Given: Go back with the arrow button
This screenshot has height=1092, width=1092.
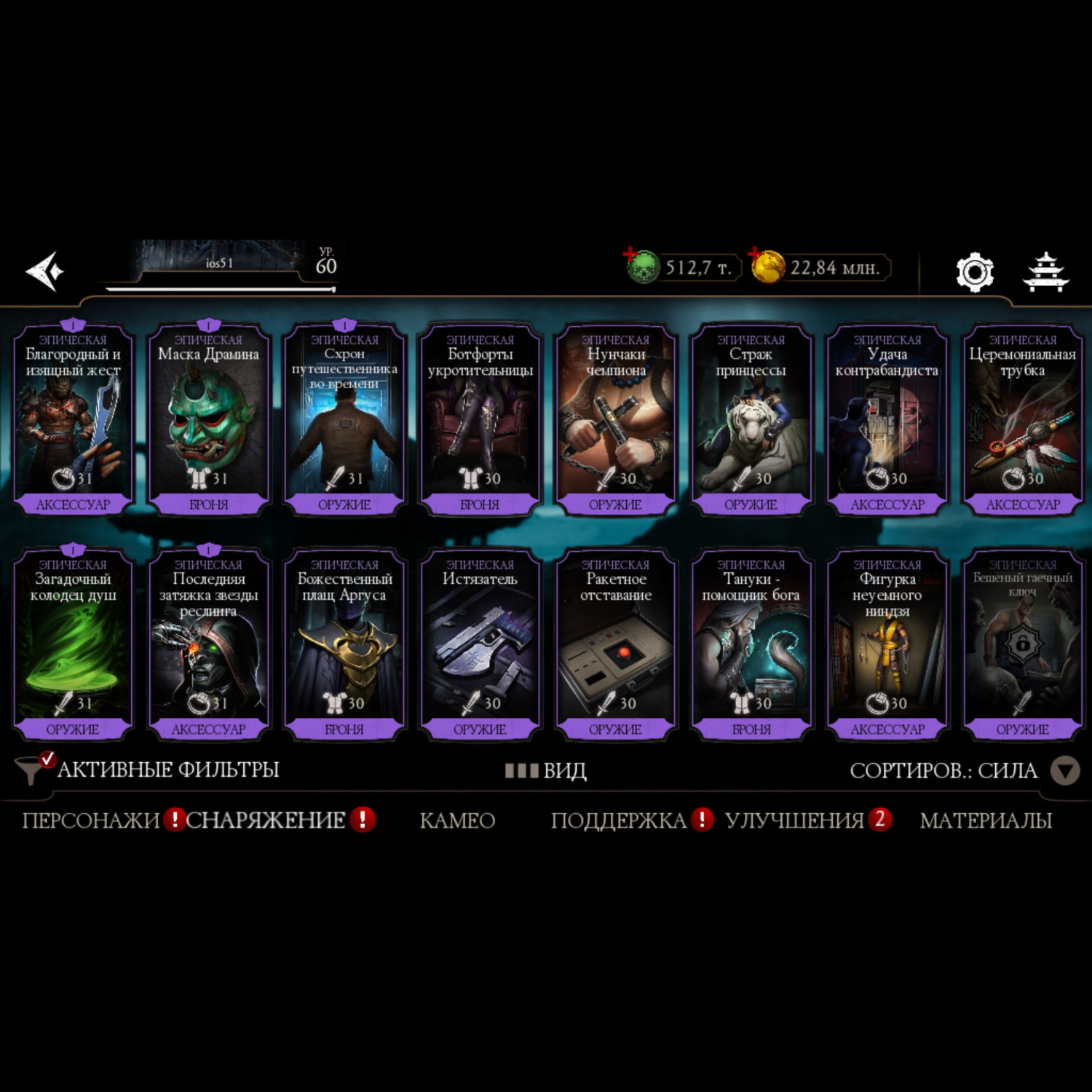Looking at the screenshot, I should (45, 271).
